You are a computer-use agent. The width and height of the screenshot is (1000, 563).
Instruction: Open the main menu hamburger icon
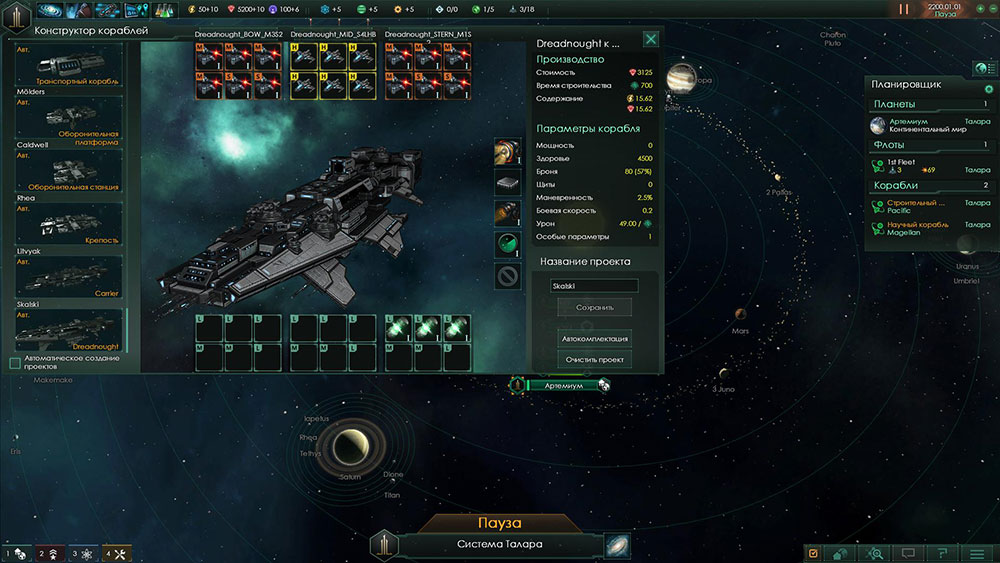977,552
